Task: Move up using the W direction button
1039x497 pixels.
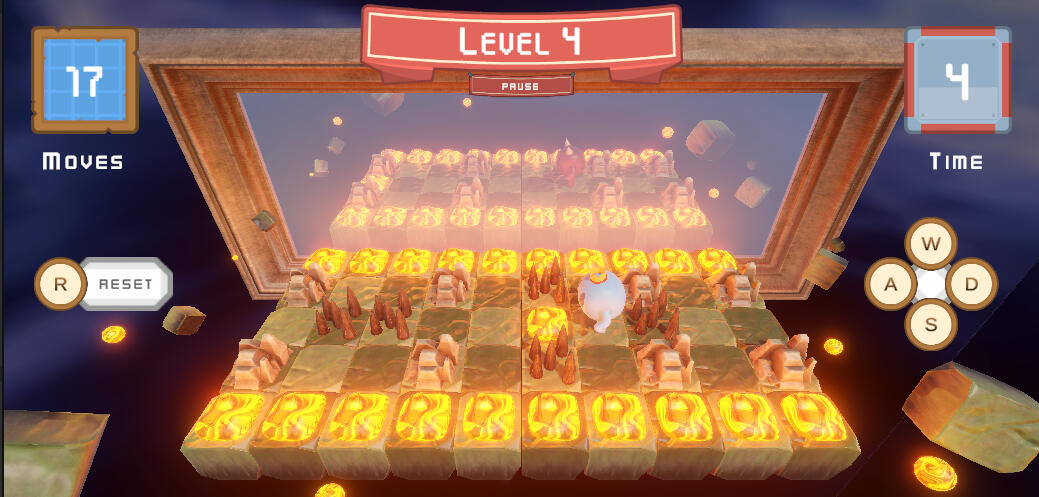Action: click(931, 244)
